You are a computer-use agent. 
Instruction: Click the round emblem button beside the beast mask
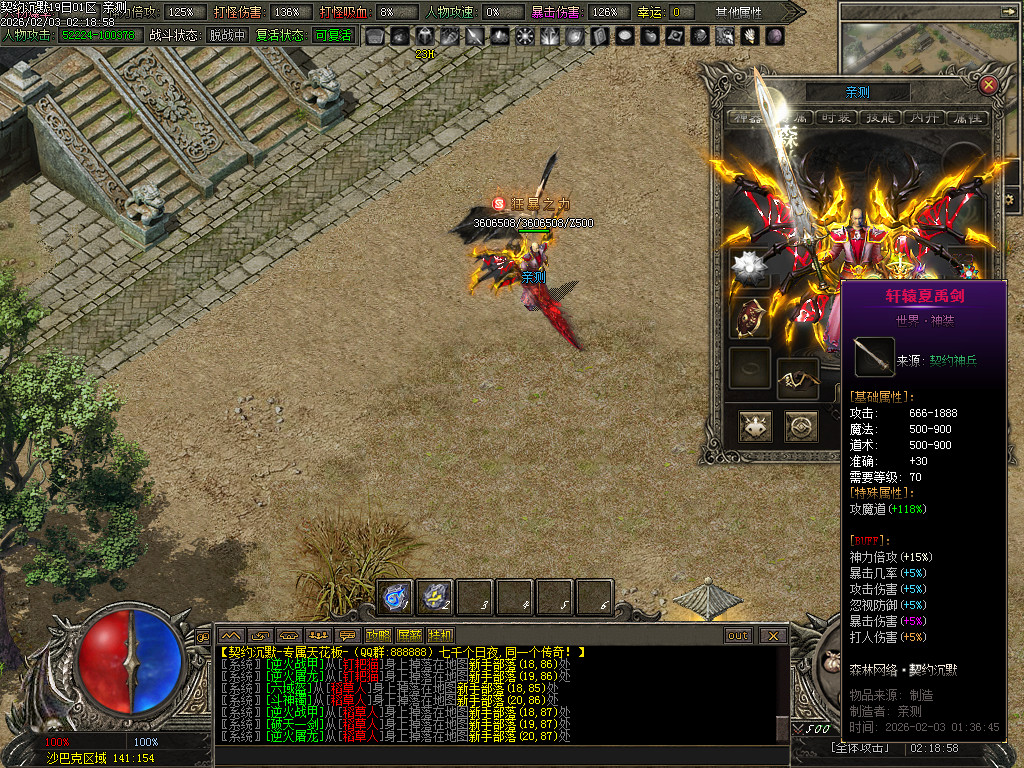(x=801, y=427)
